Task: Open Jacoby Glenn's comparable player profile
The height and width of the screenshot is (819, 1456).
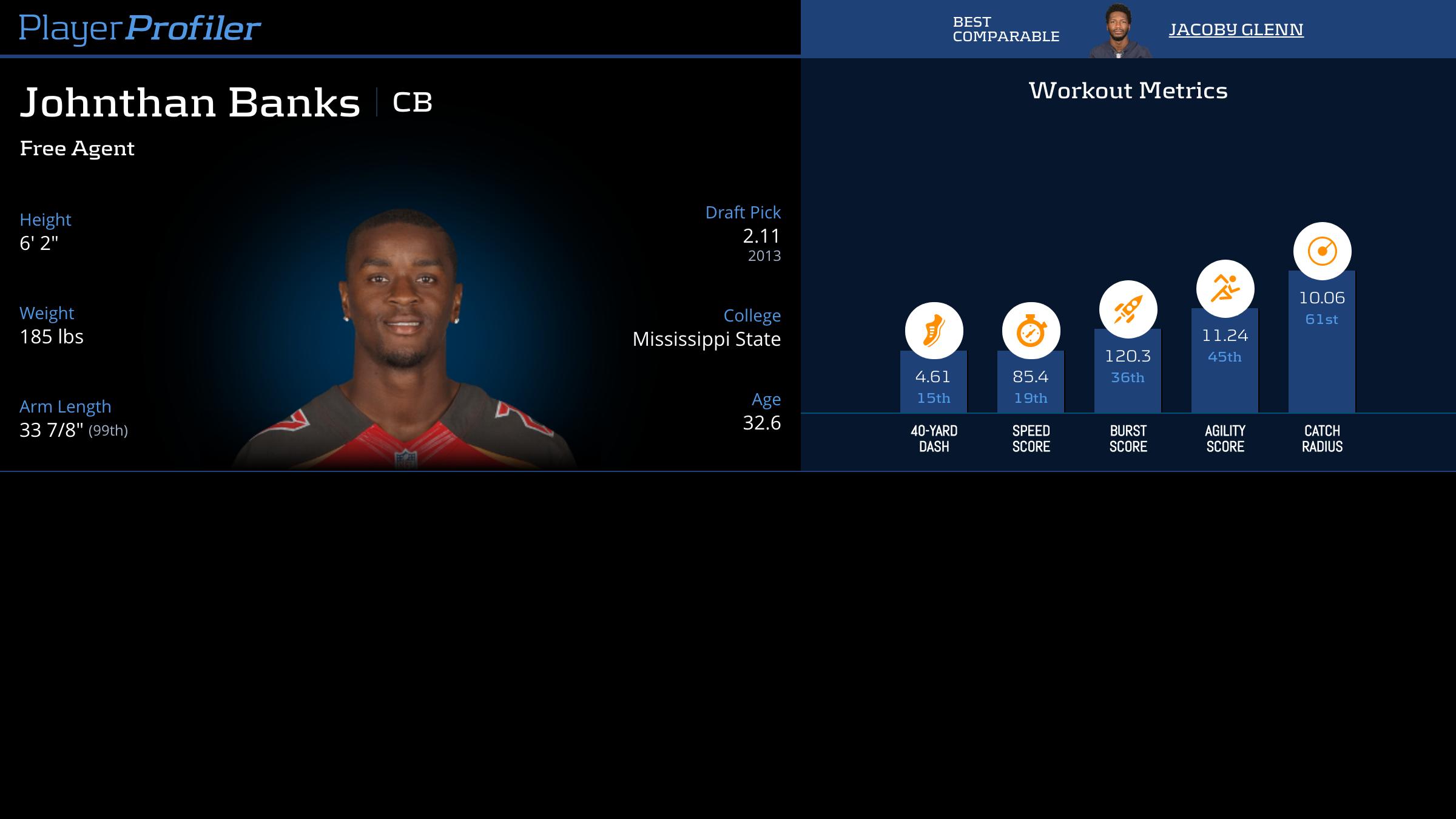Action: (x=1236, y=29)
